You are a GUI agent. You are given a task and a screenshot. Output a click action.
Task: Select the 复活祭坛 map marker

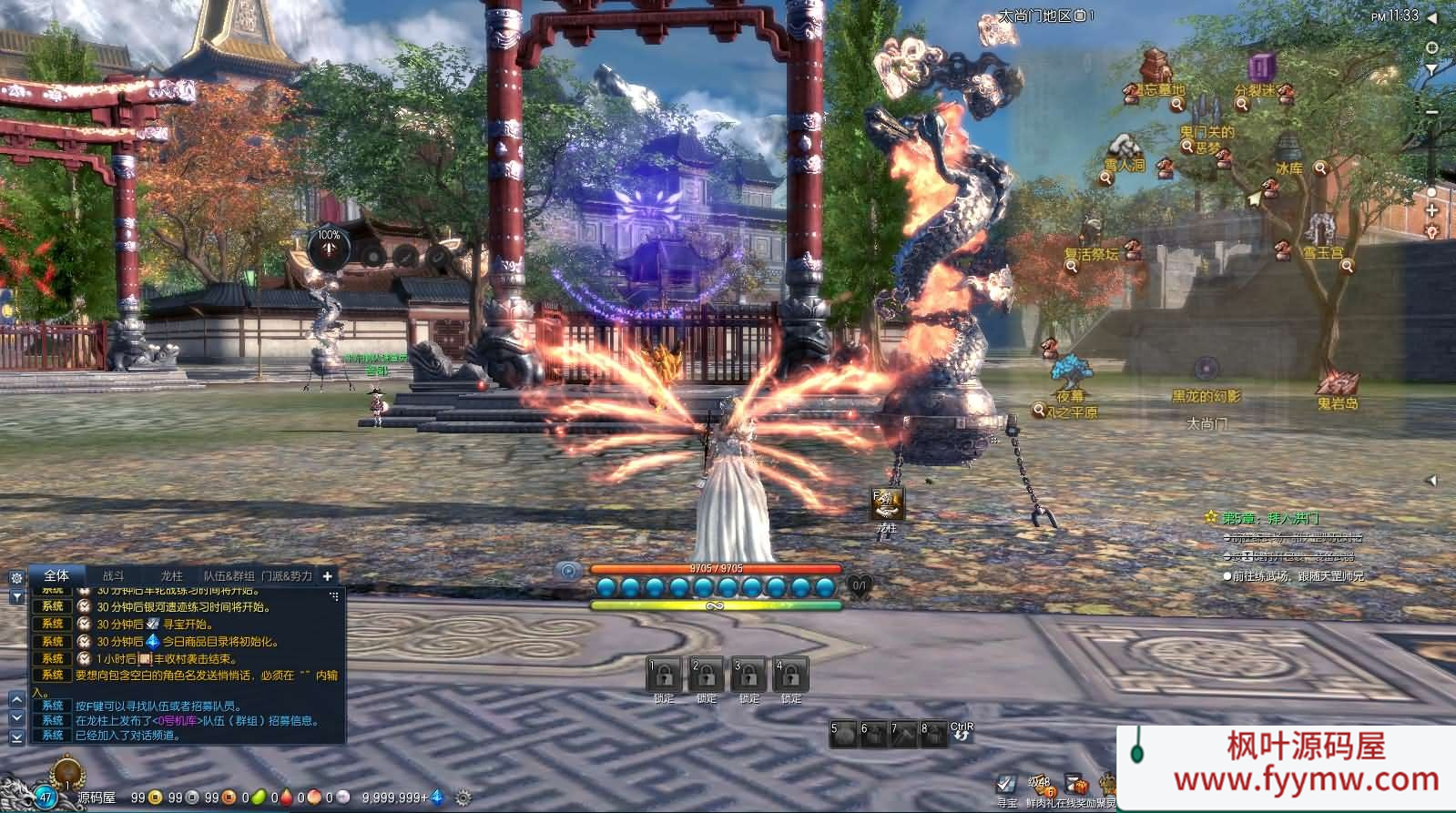(1092, 254)
